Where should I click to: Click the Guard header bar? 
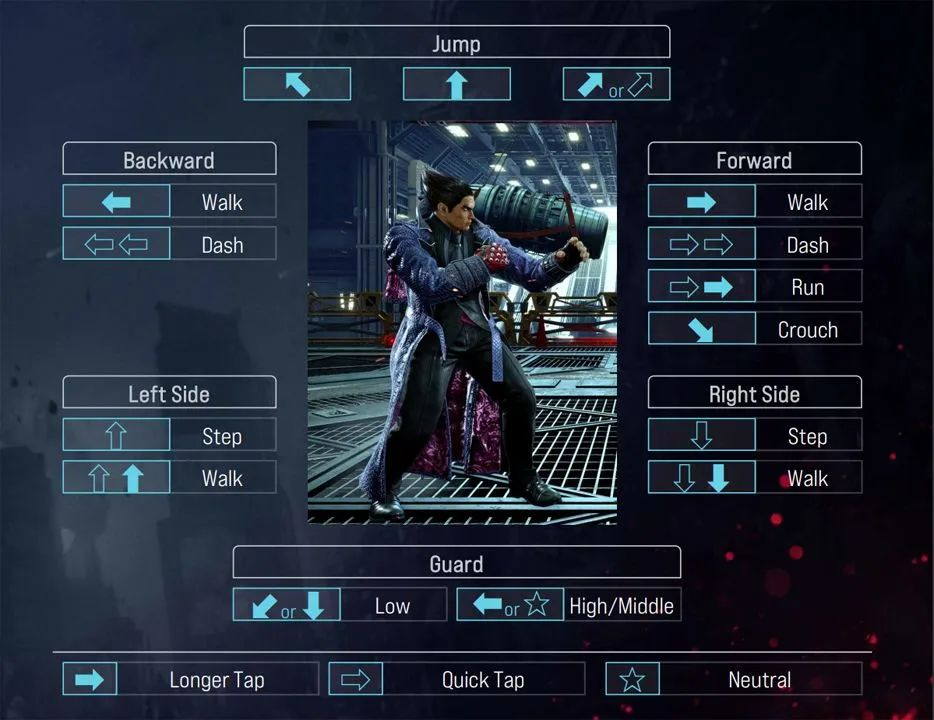click(456, 563)
